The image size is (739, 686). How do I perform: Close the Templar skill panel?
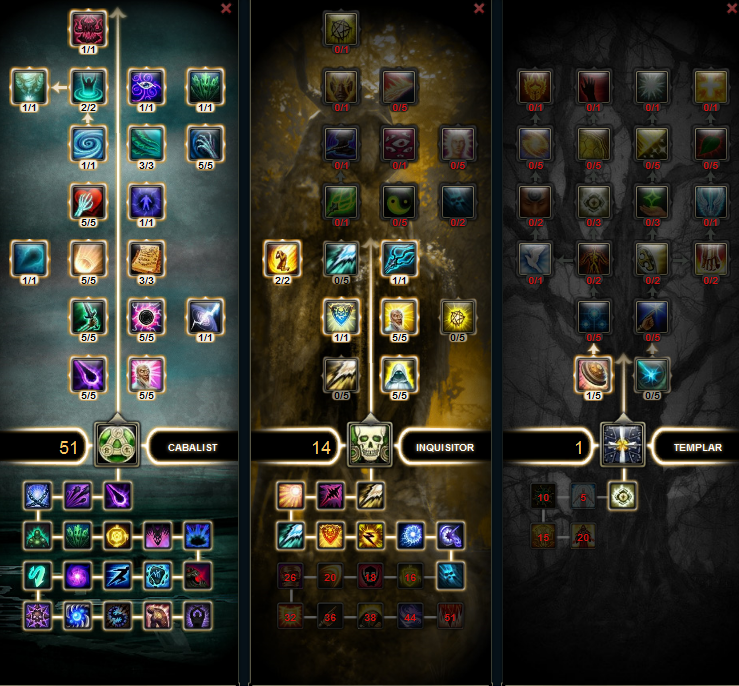coord(729,8)
